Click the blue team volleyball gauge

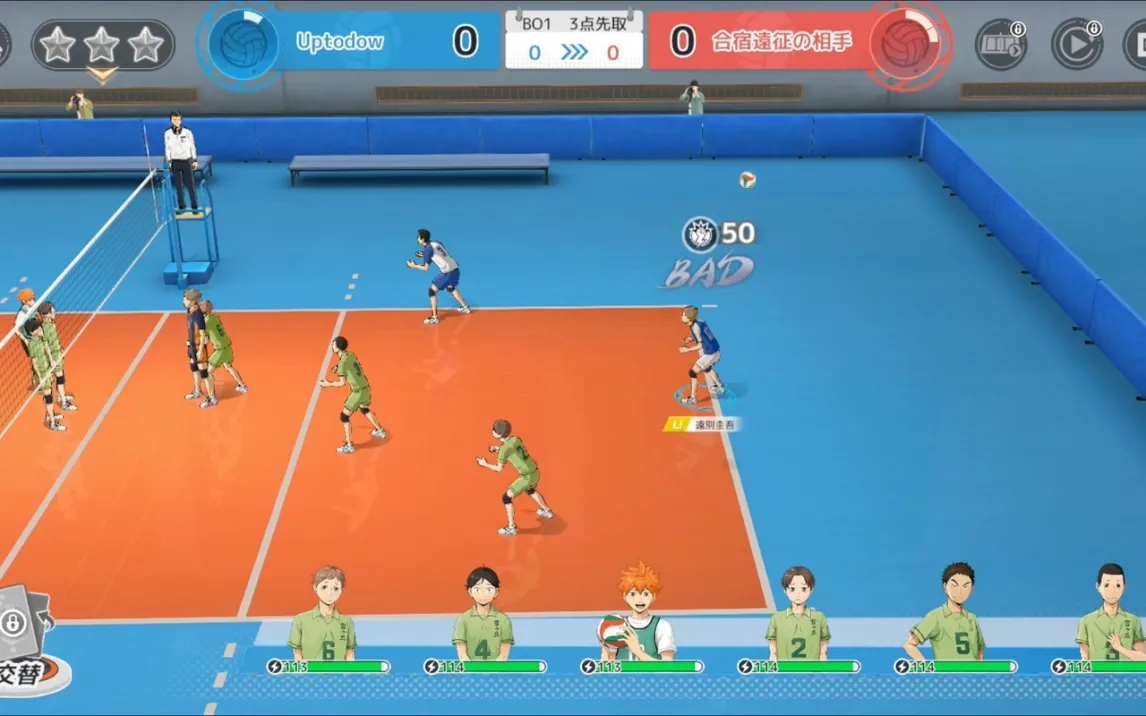[x=243, y=42]
